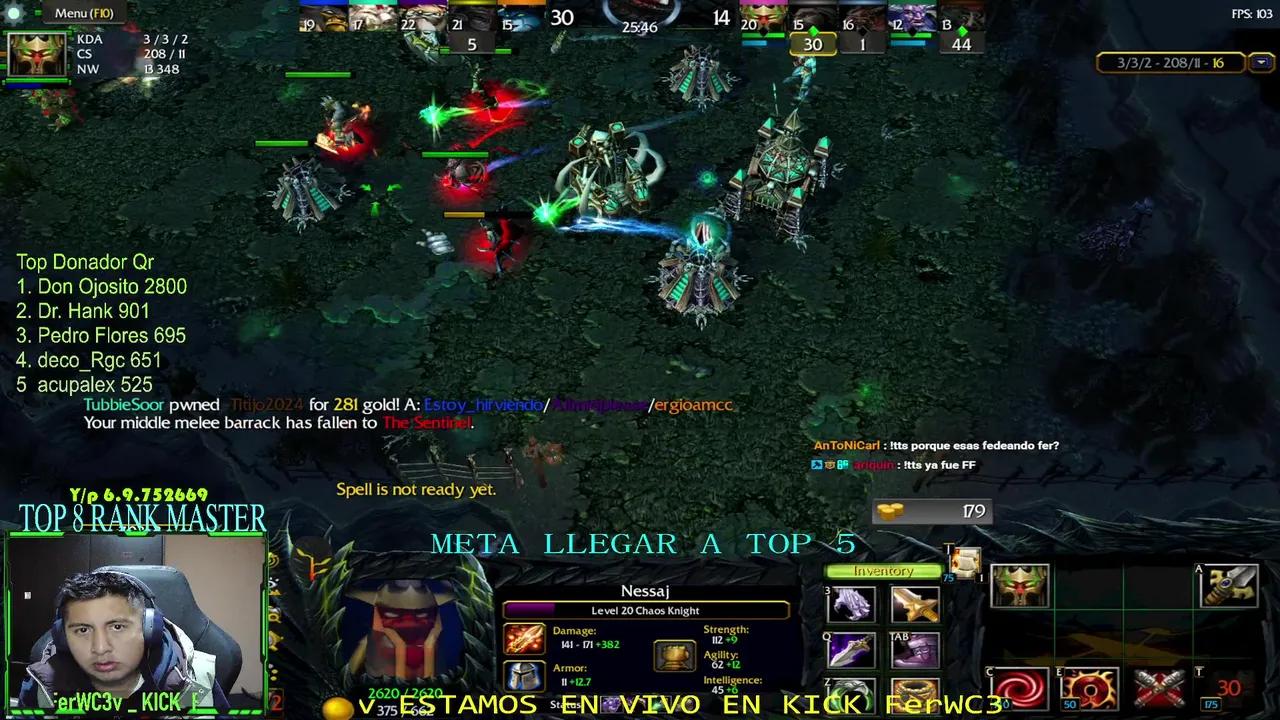Click the Level 20 Chaos Knight experience bar

click(645, 610)
